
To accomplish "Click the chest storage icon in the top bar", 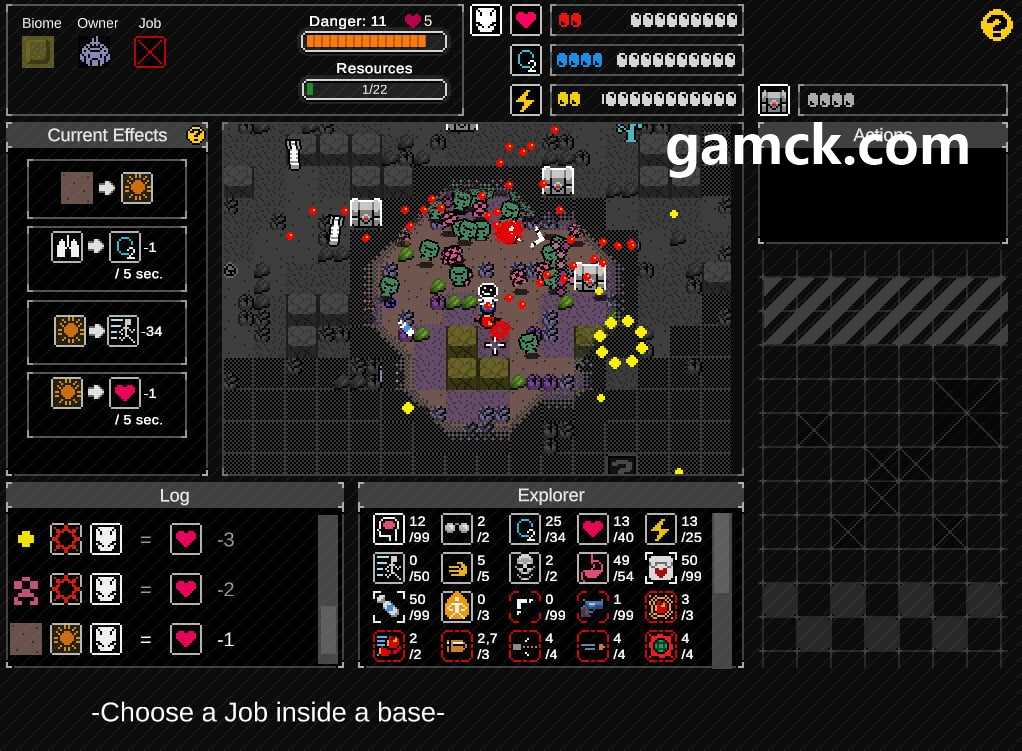I will click(774, 100).
